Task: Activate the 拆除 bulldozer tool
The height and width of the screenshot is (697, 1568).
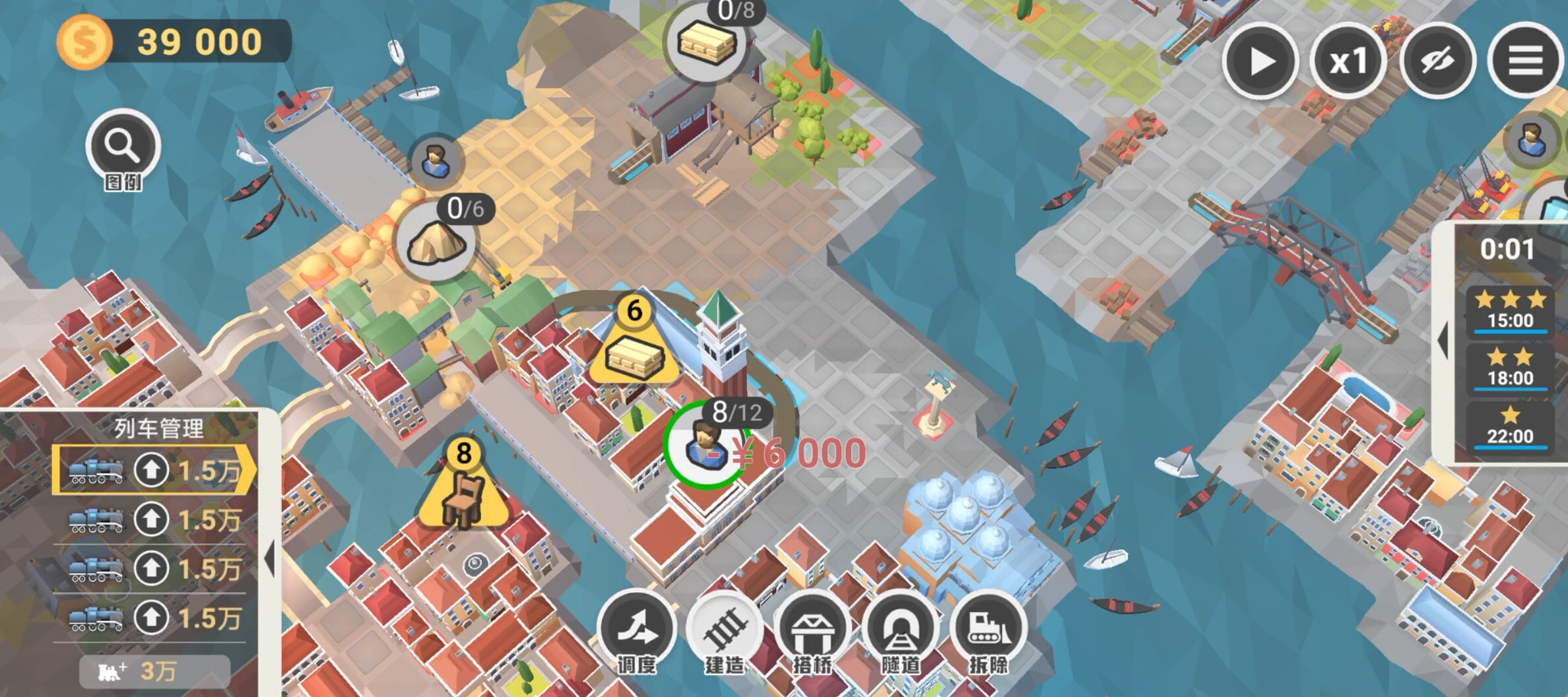Action: point(988,630)
